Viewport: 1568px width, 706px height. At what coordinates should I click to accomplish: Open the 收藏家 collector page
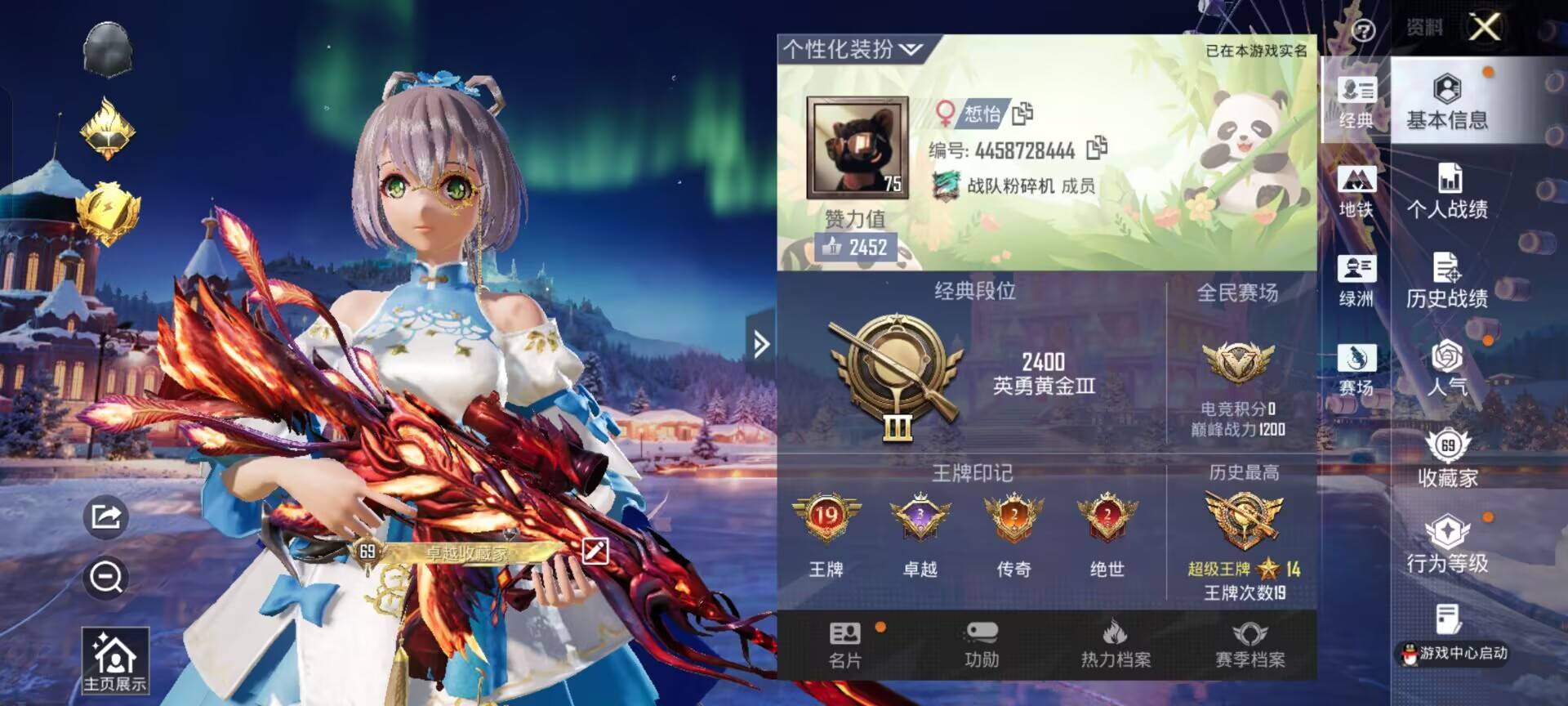tap(1446, 458)
